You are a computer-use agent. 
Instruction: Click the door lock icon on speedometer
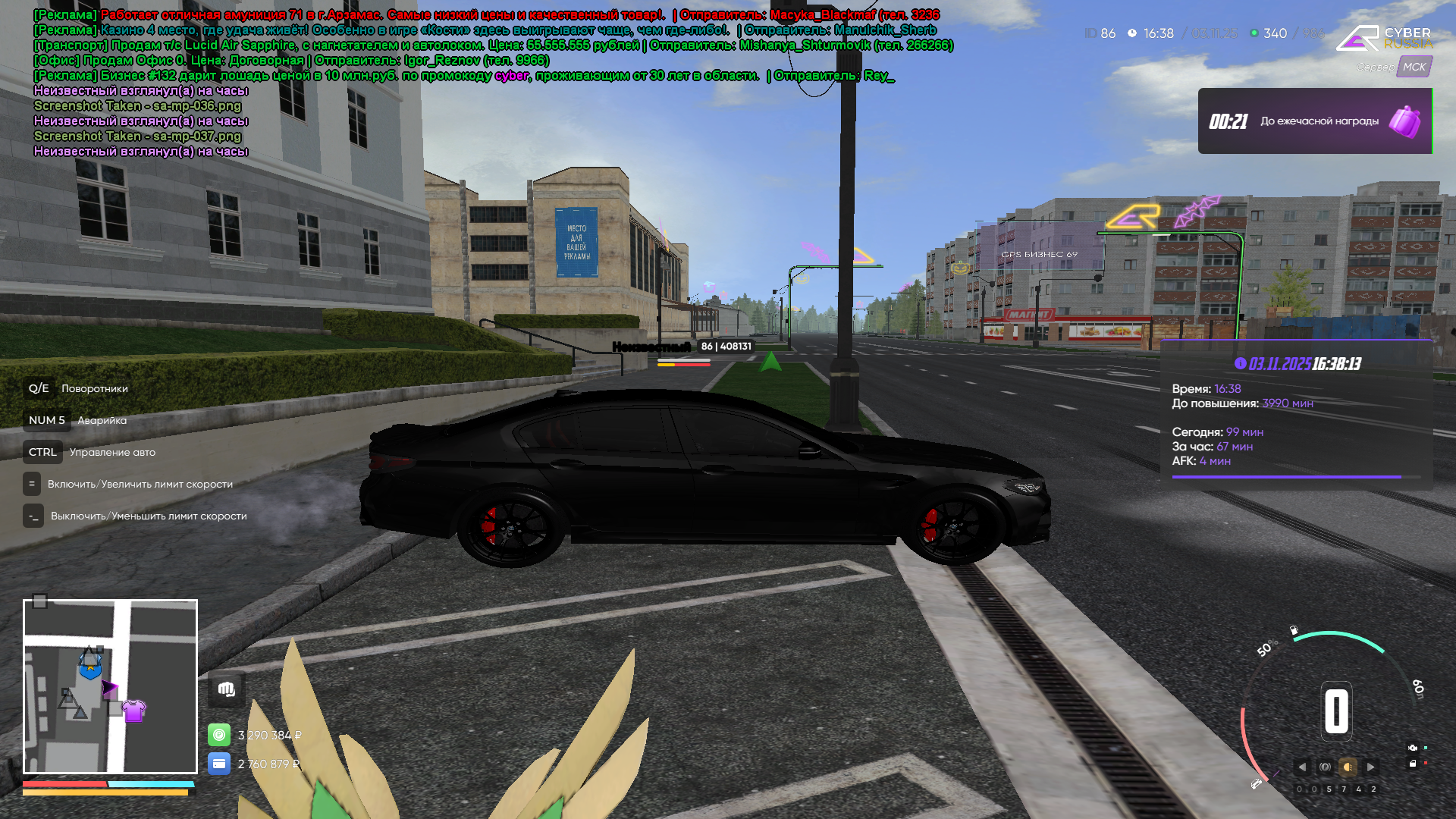click(1413, 763)
